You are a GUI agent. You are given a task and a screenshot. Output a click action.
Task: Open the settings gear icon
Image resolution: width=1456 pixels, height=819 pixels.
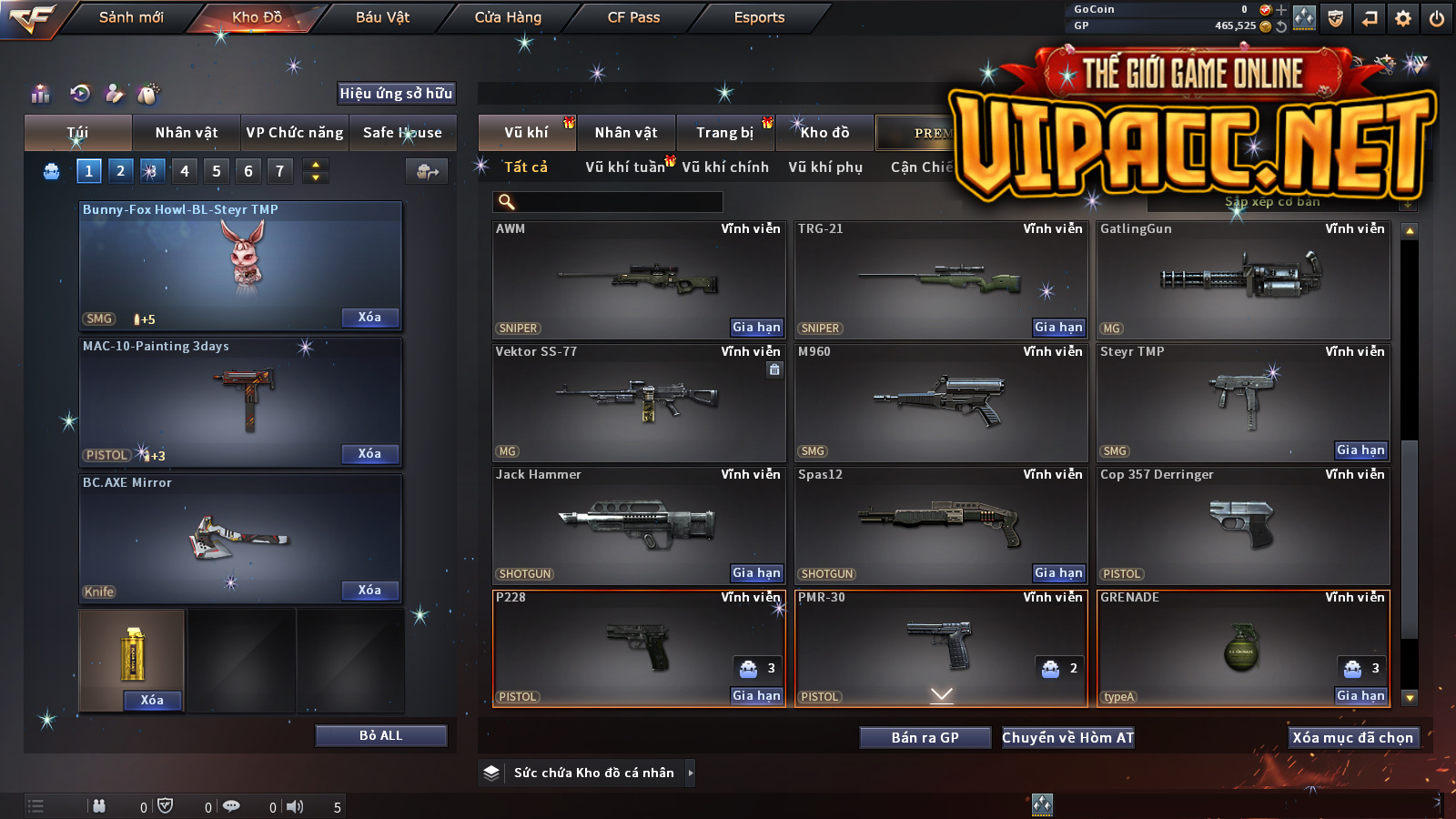[1403, 18]
